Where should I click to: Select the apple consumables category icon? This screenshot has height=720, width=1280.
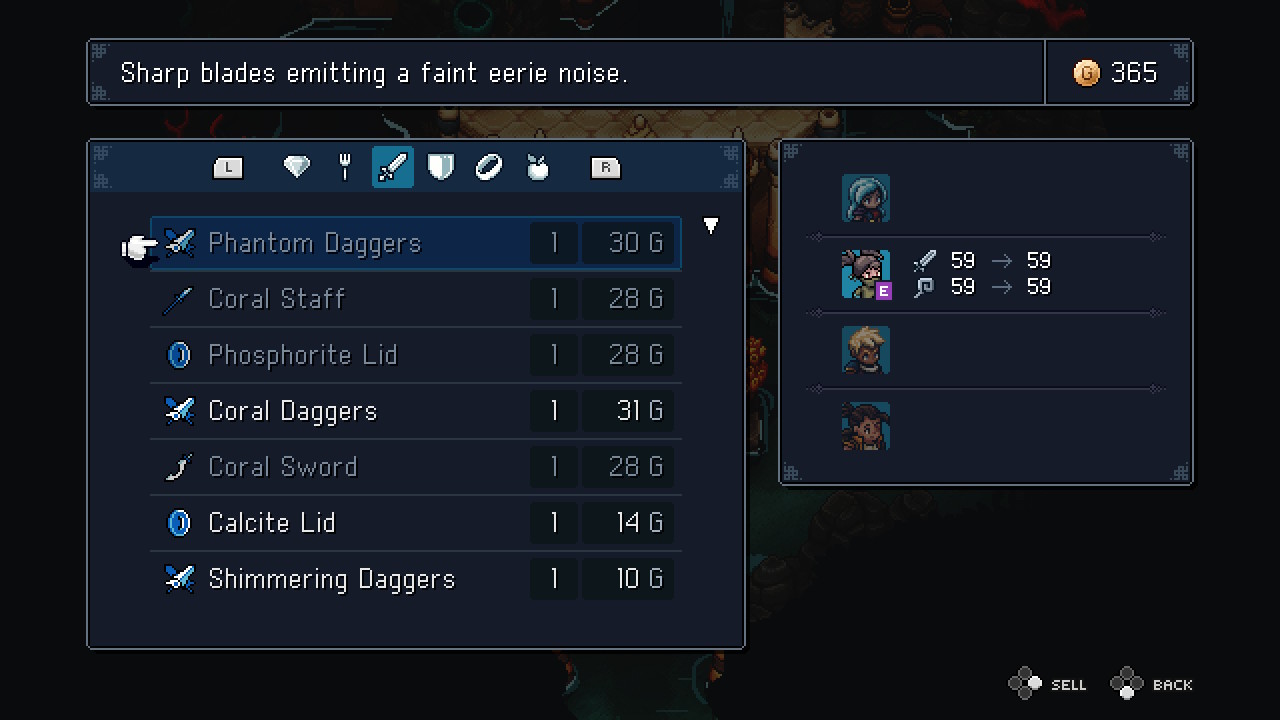pyautogui.click(x=536, y=167)
